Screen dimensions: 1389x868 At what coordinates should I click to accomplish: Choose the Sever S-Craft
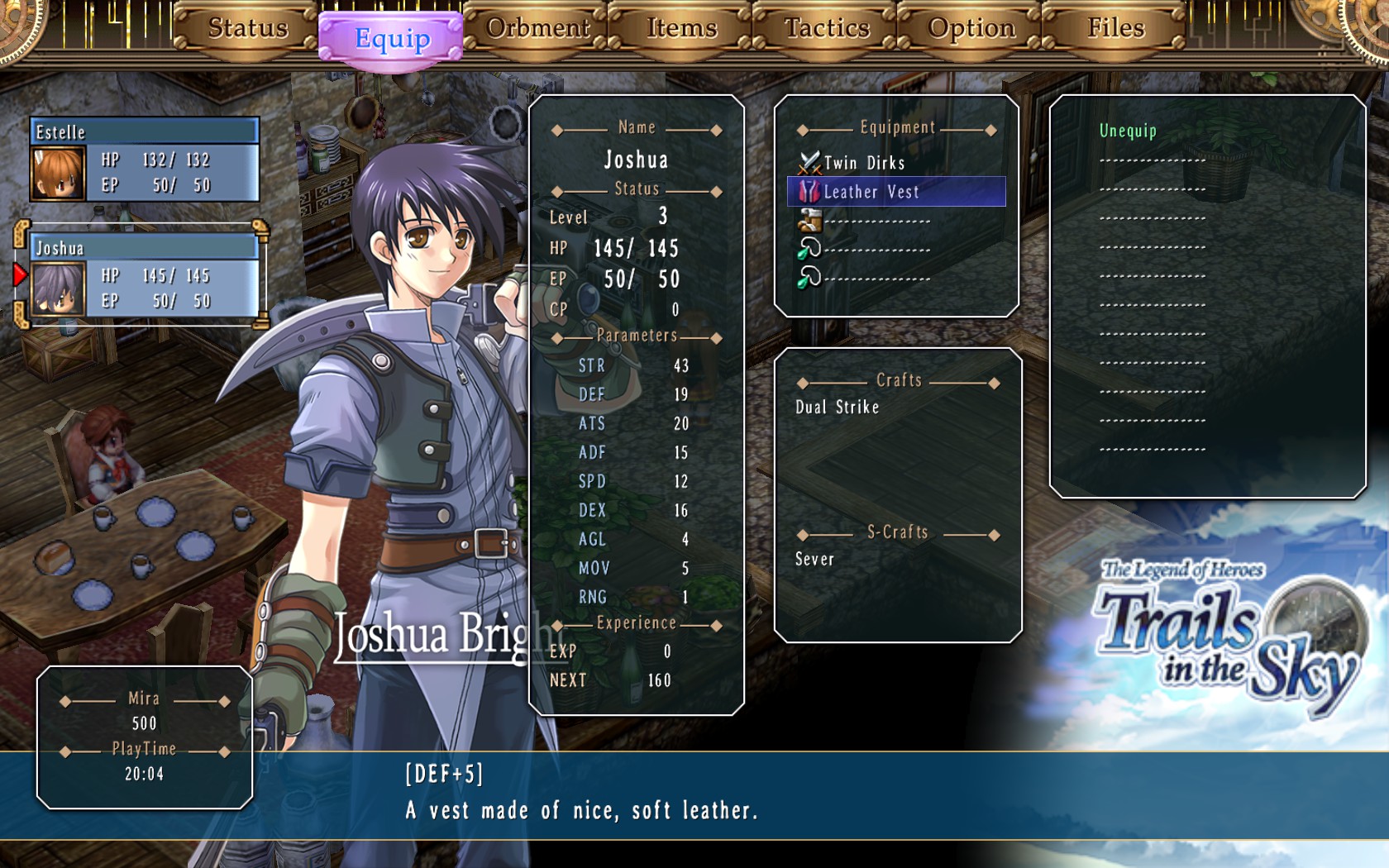coord(814,560)
